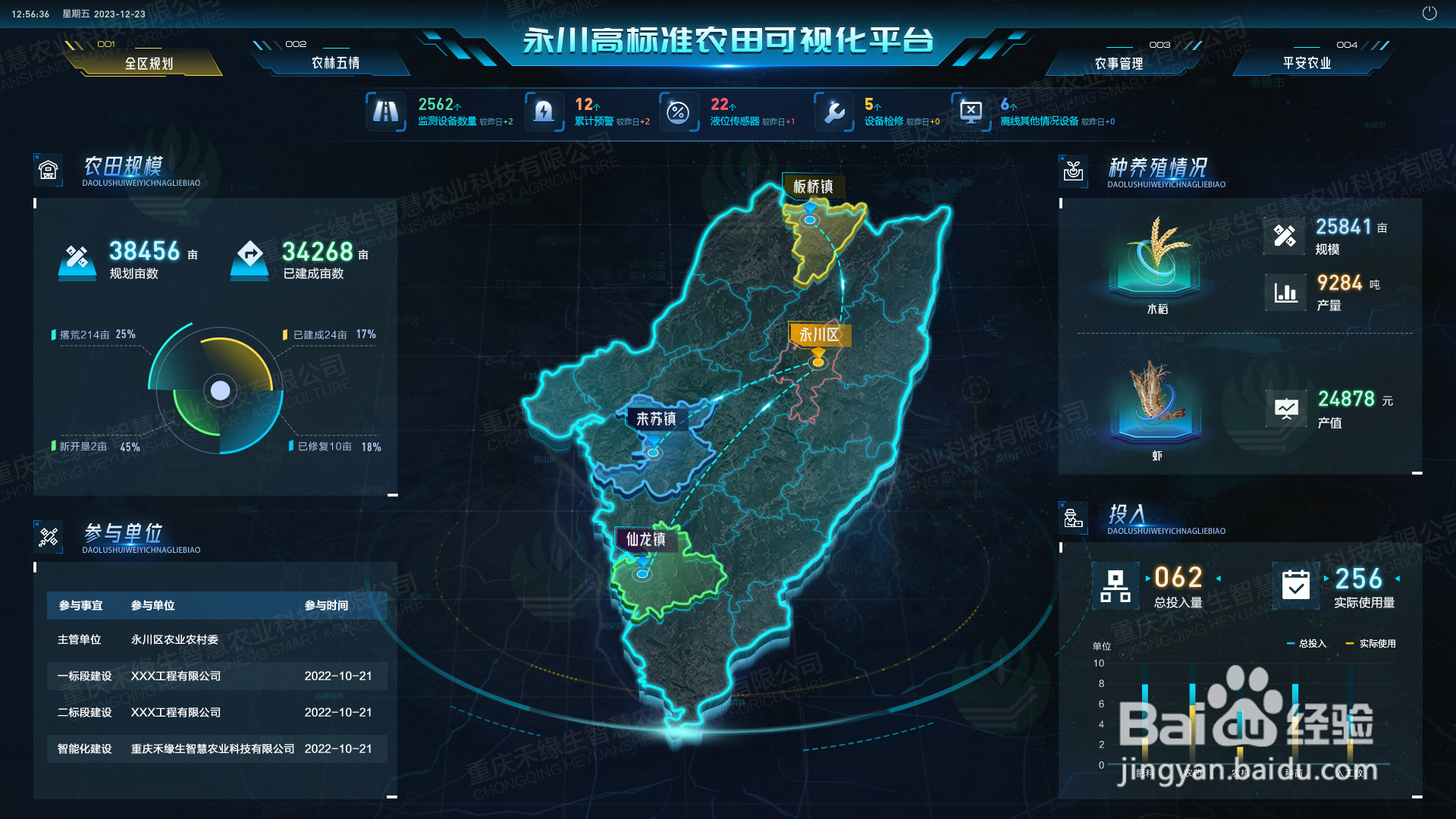Toggle the 总投入 legend in the chart
This screenshot has height=819, width=1456.
pyautogui.click(x=1307, y=643)
